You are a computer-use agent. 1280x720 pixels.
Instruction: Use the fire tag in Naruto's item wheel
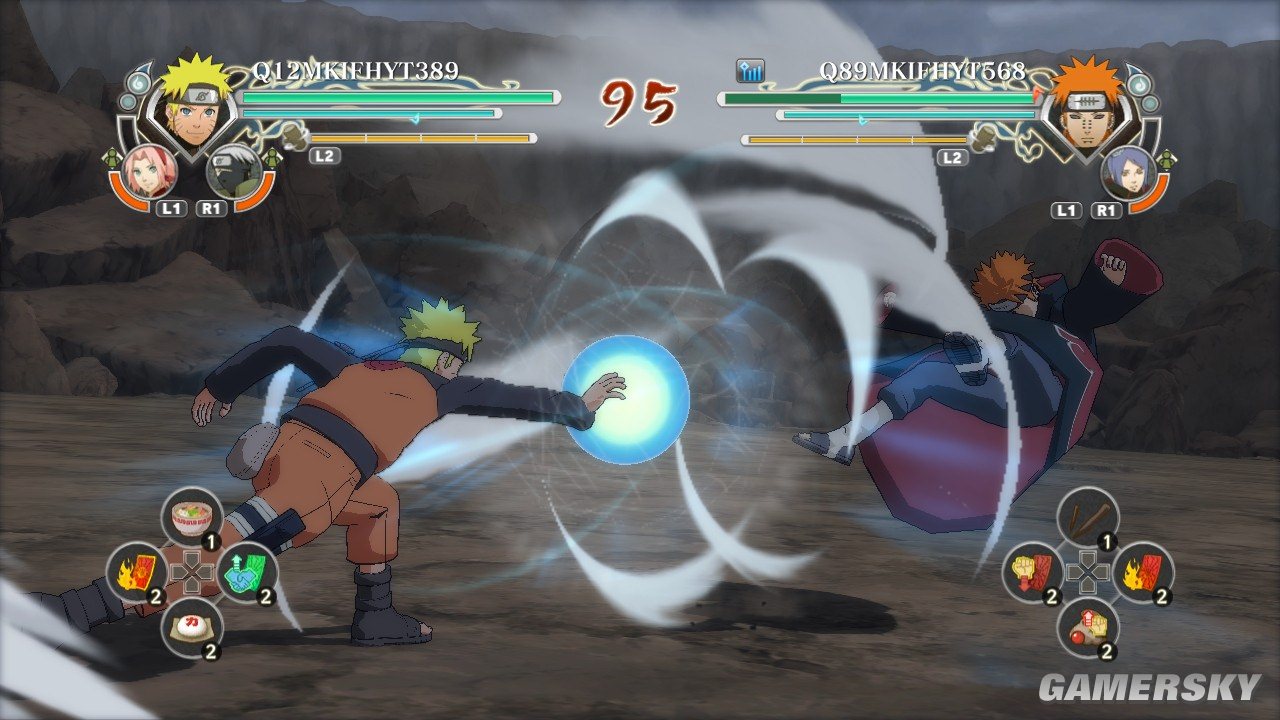[136, 572]
